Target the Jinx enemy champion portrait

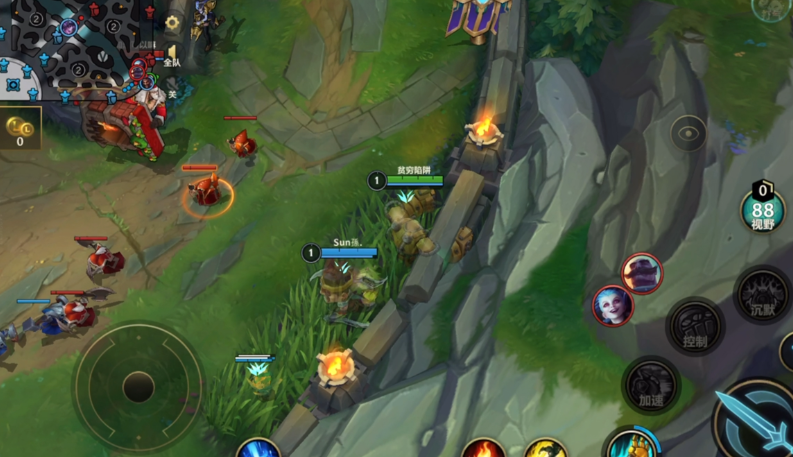(x=612, y=306)
